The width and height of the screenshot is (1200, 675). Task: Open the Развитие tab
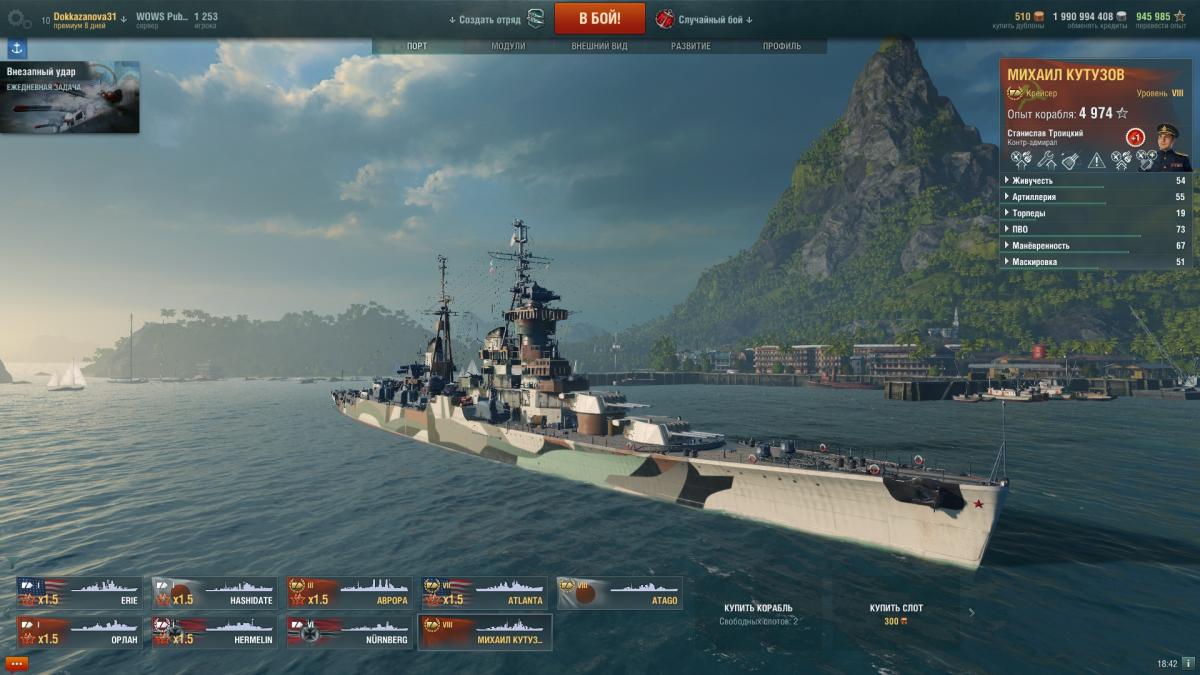691,46
